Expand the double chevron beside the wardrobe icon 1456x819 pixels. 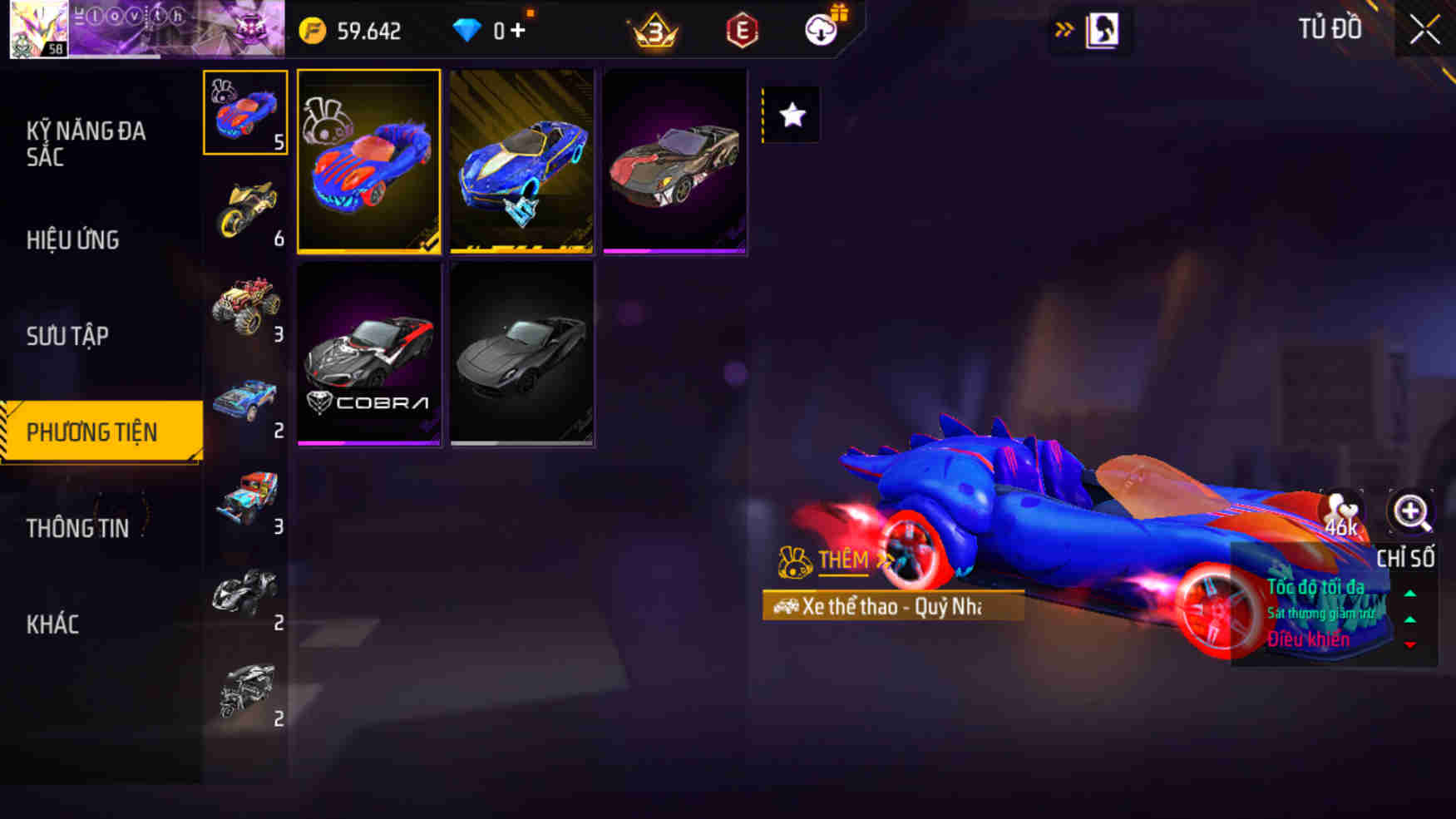[1064, 27]
